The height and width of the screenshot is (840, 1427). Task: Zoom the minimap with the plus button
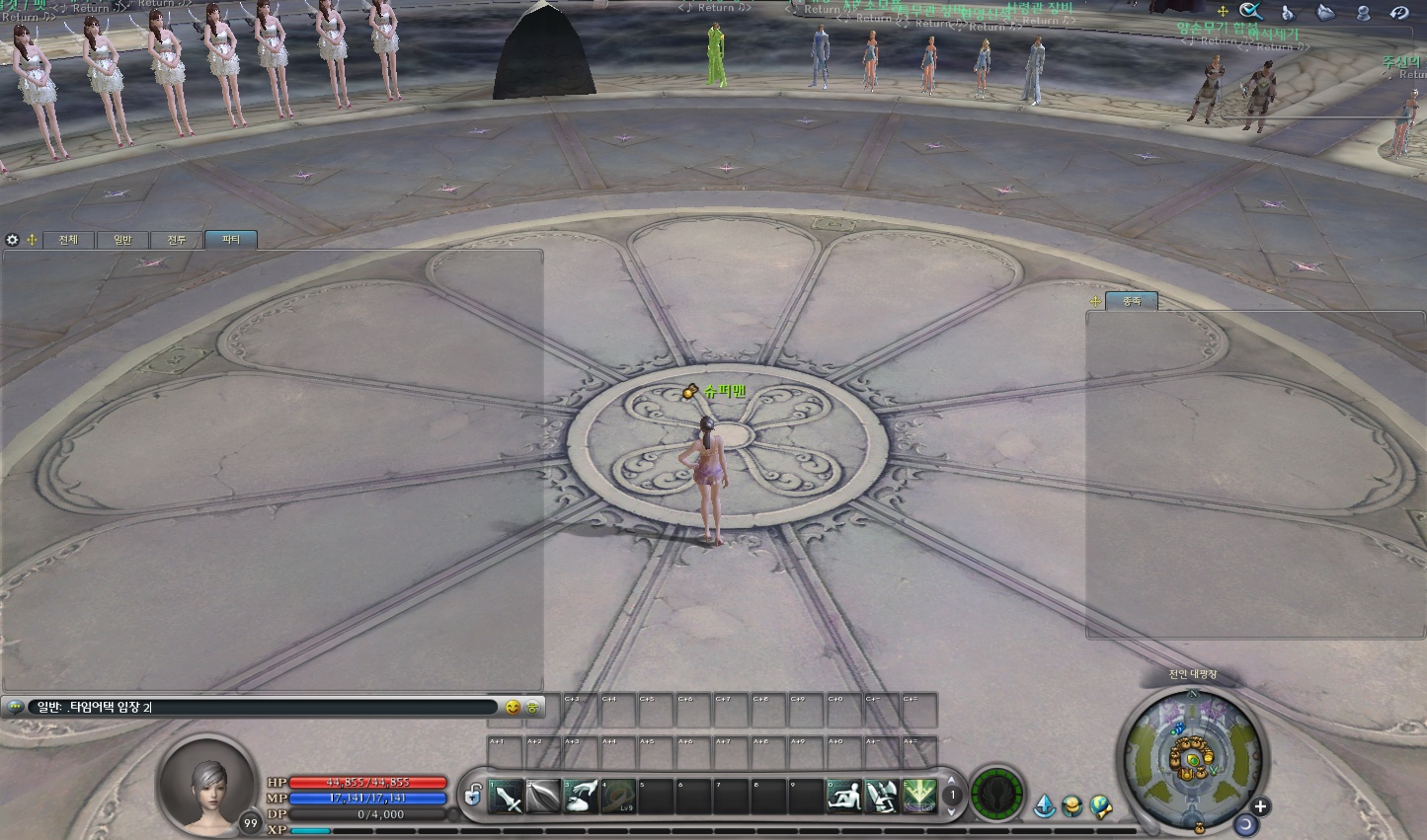point(1260,805)
